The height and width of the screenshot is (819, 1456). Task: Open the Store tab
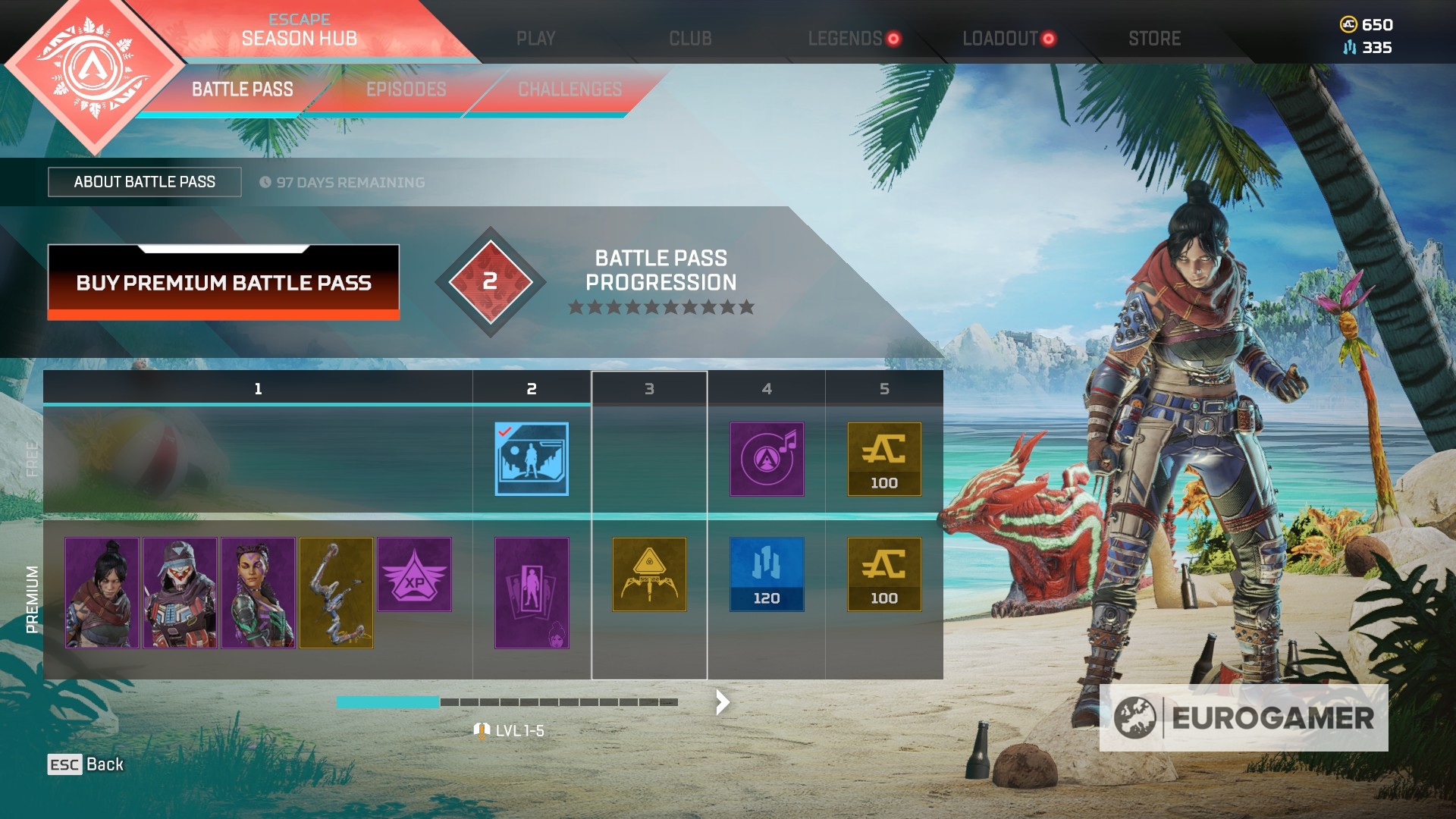tap(1154, 39)
